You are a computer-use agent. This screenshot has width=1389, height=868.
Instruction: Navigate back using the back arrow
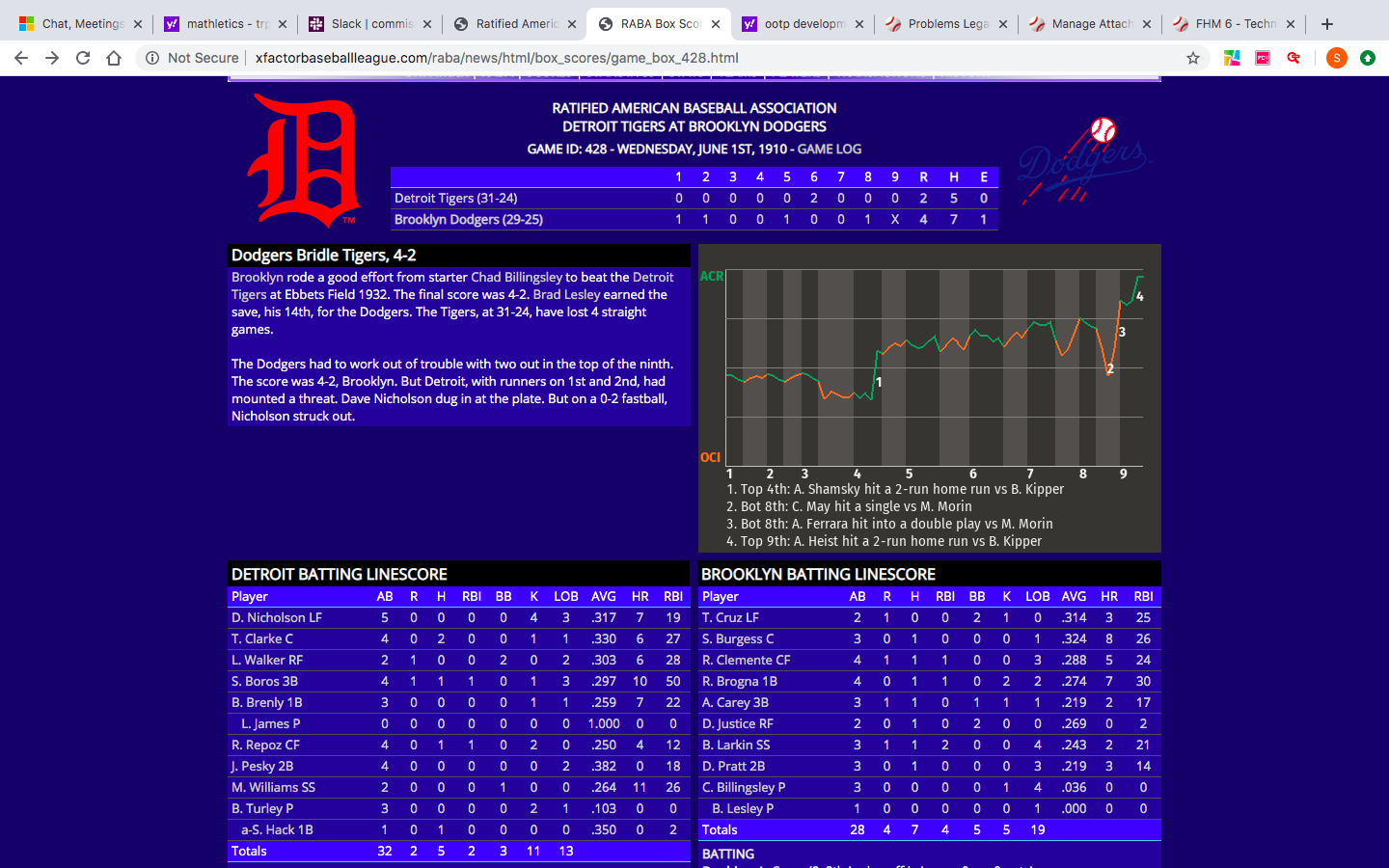[20, 57]
